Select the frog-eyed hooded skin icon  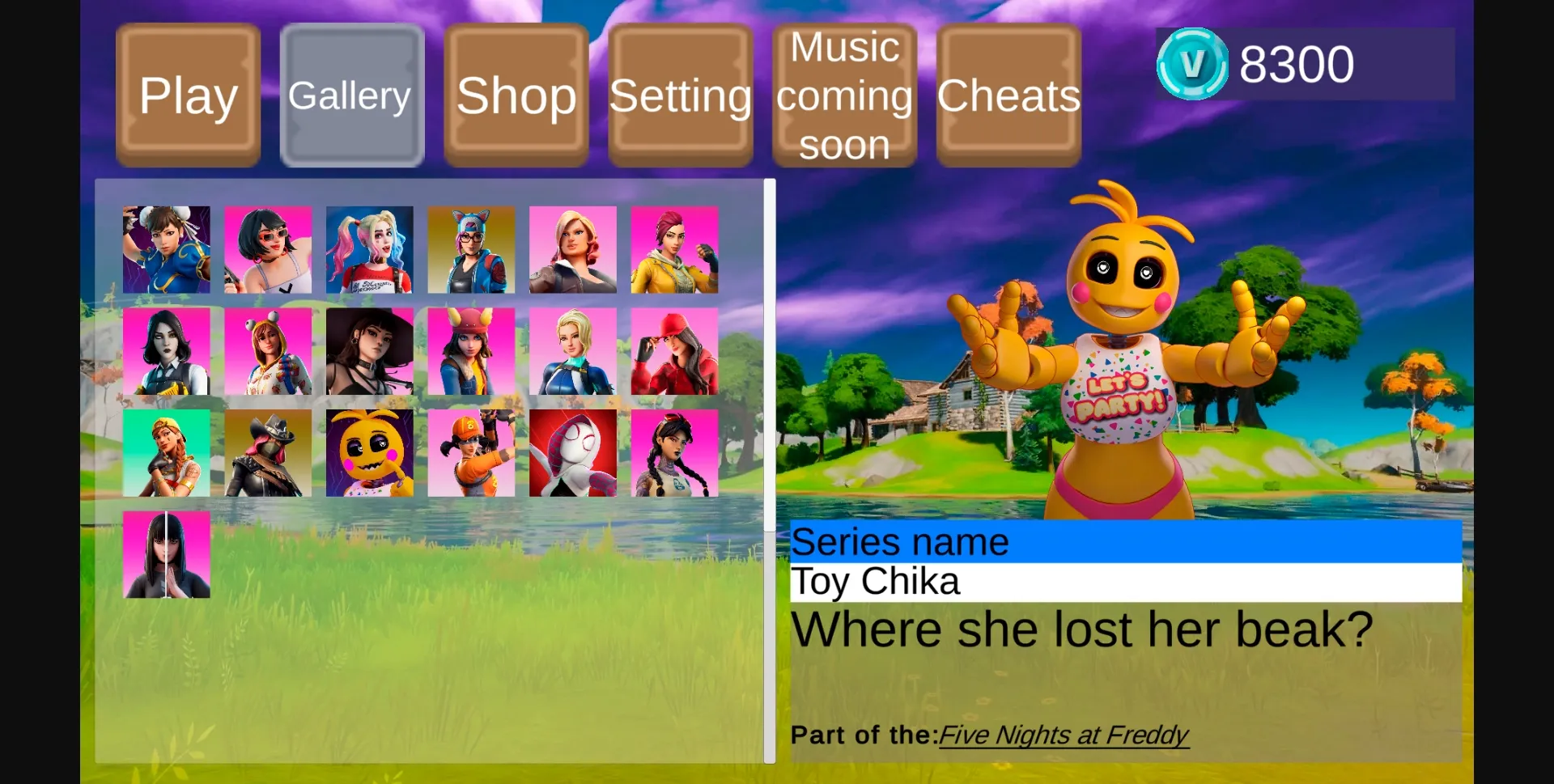pyautogui.click(x=268, y=351)
